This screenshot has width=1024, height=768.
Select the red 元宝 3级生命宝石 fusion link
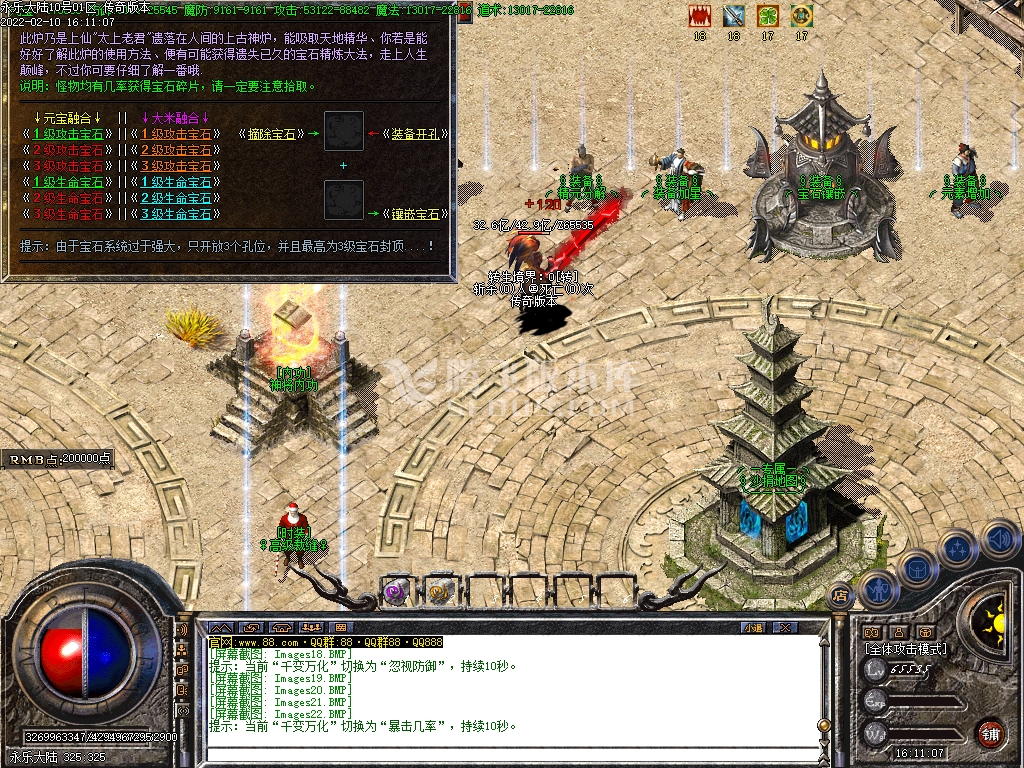click(68, 214)
